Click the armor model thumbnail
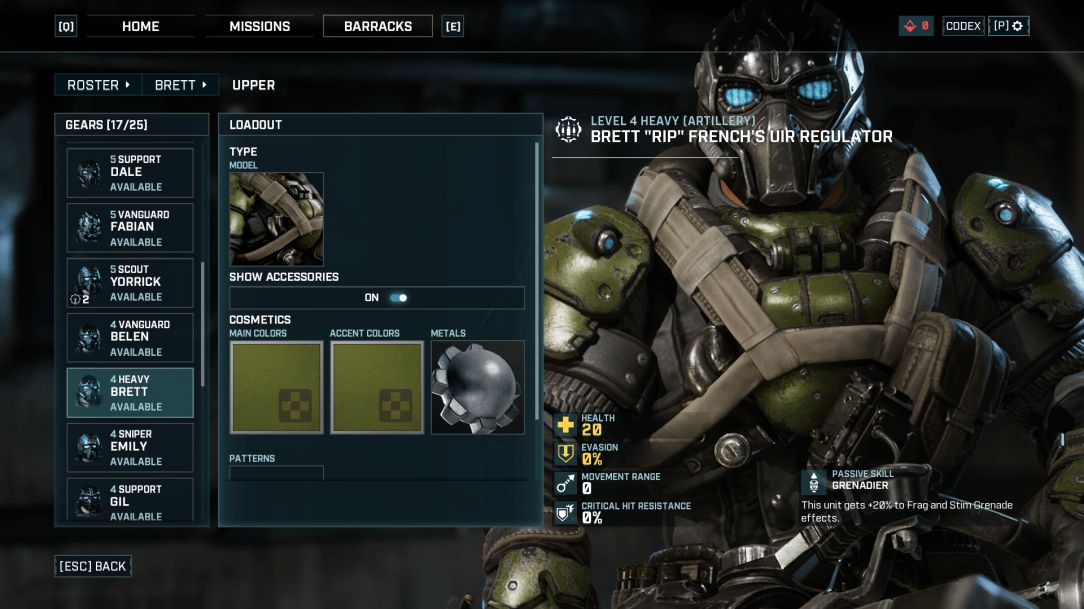Screen dimensions: 1084x609 coord(276,219)
